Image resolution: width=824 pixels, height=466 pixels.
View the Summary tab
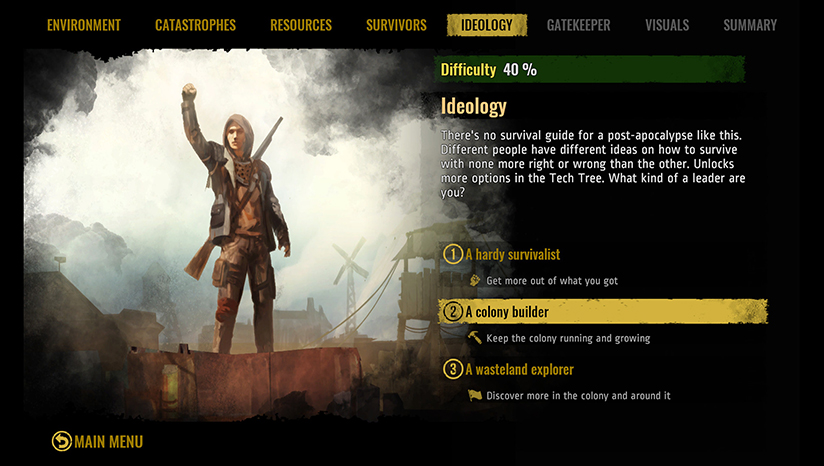(750, 25)
